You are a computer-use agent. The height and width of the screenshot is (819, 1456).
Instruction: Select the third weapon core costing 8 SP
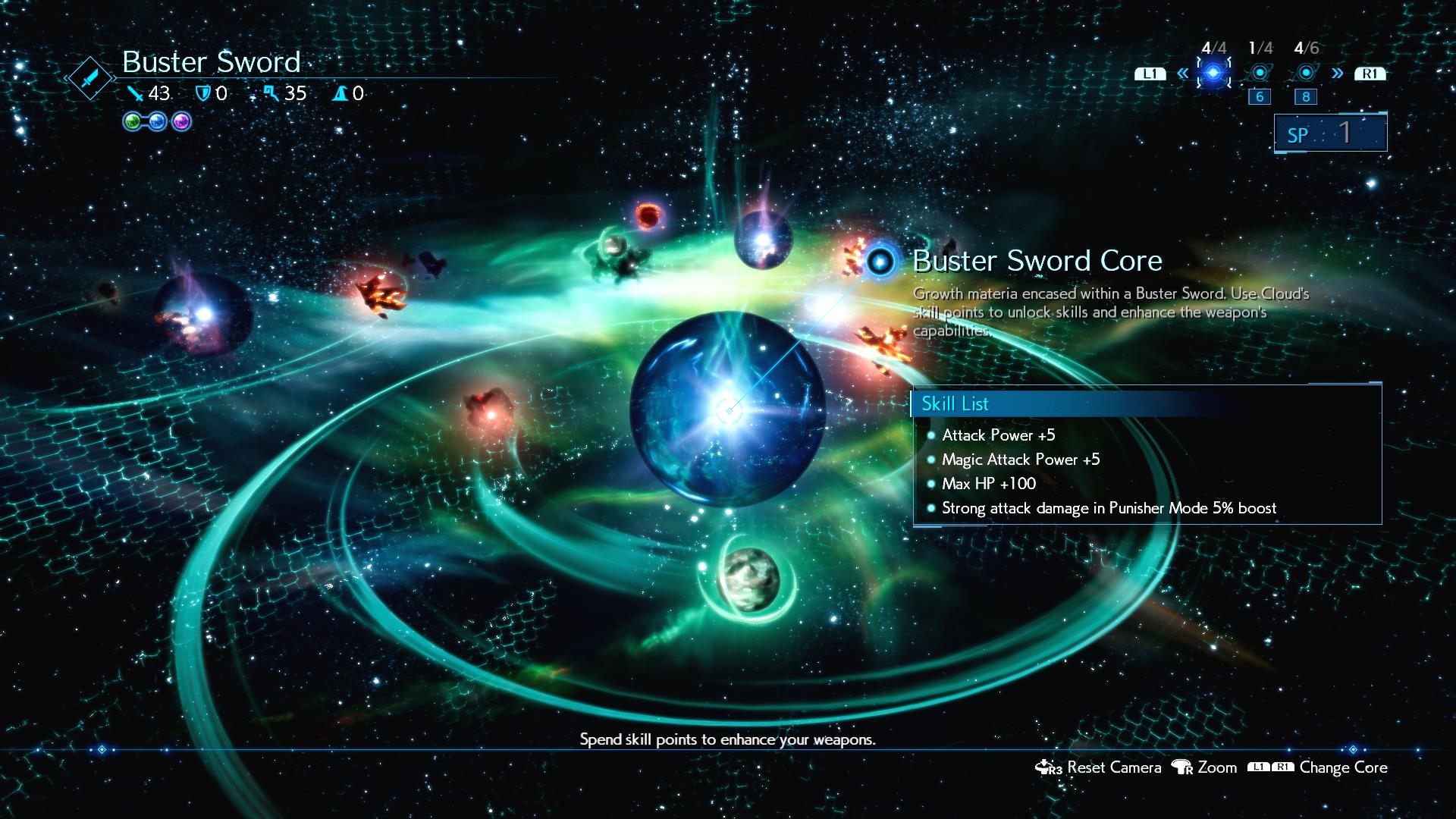1306,72
